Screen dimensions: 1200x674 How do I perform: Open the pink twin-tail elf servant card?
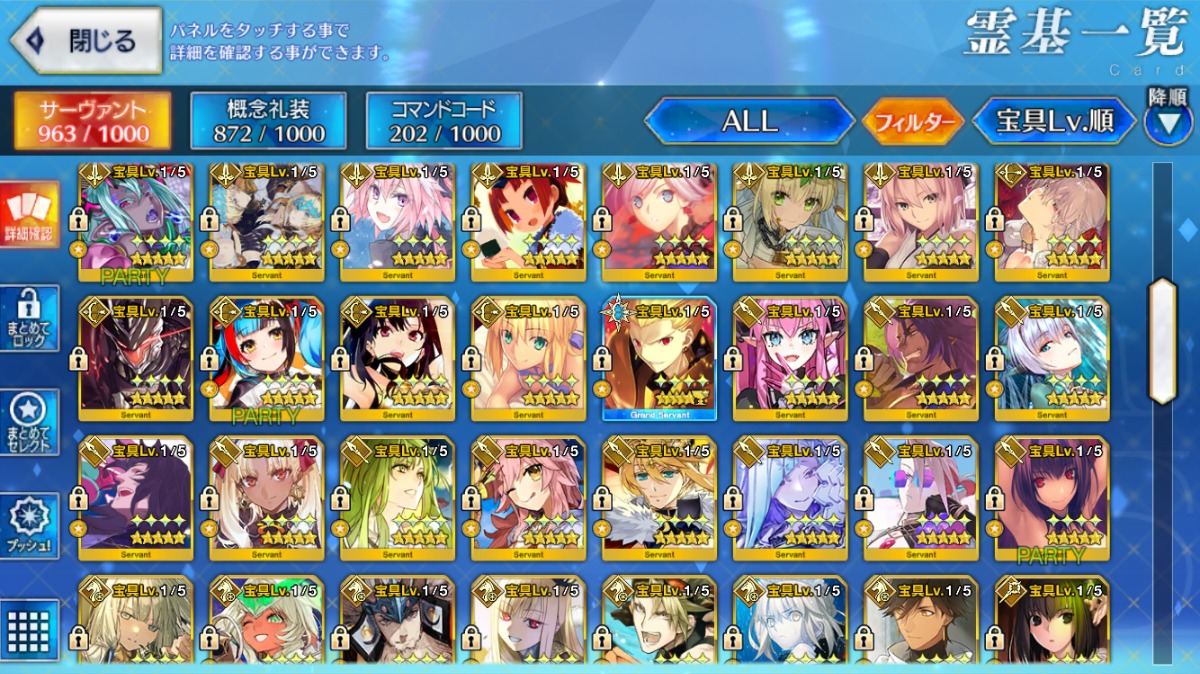tap(790, 358)
